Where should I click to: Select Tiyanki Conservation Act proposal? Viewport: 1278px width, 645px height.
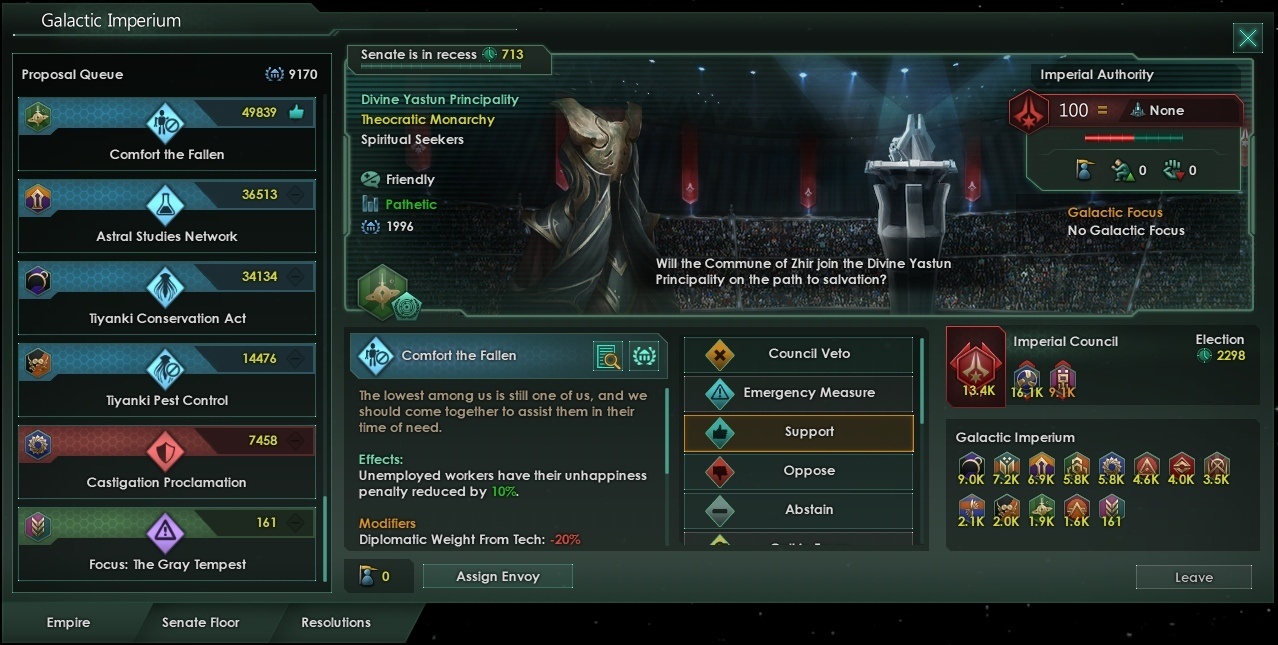pyautogui.click(x=167, y=298)
